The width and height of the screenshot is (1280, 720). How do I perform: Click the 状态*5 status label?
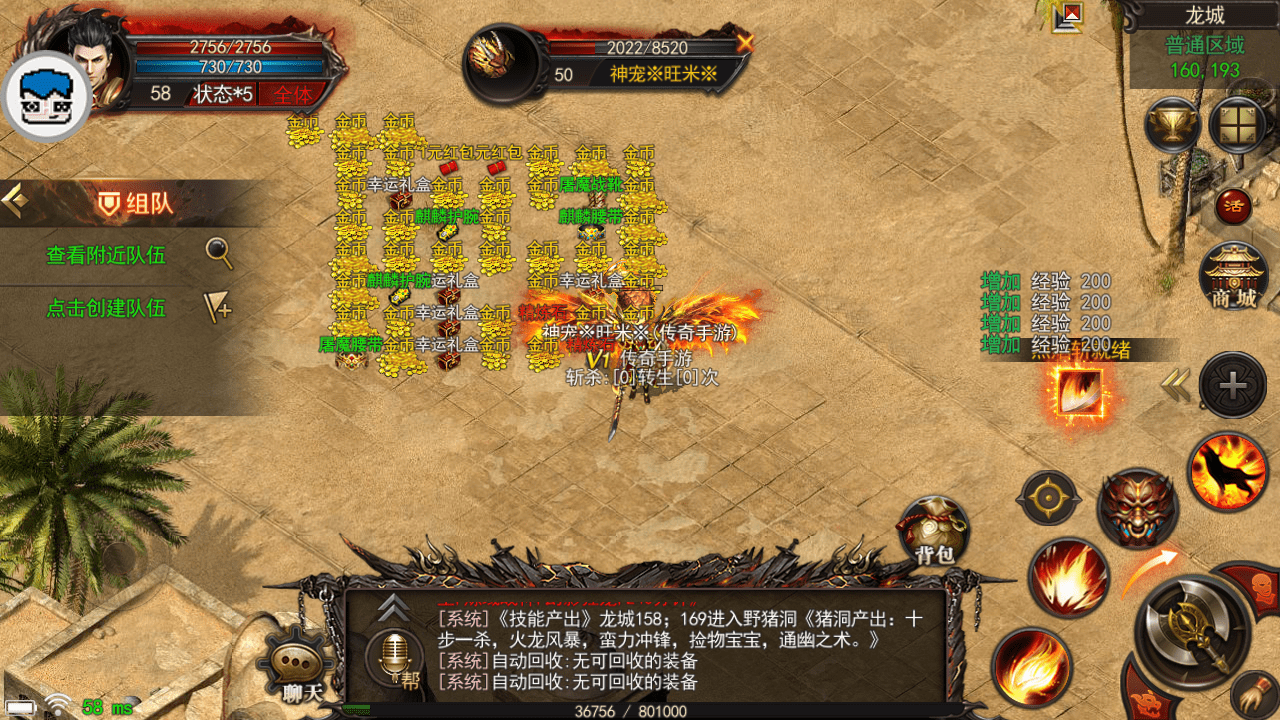click(x=223, y=94)
